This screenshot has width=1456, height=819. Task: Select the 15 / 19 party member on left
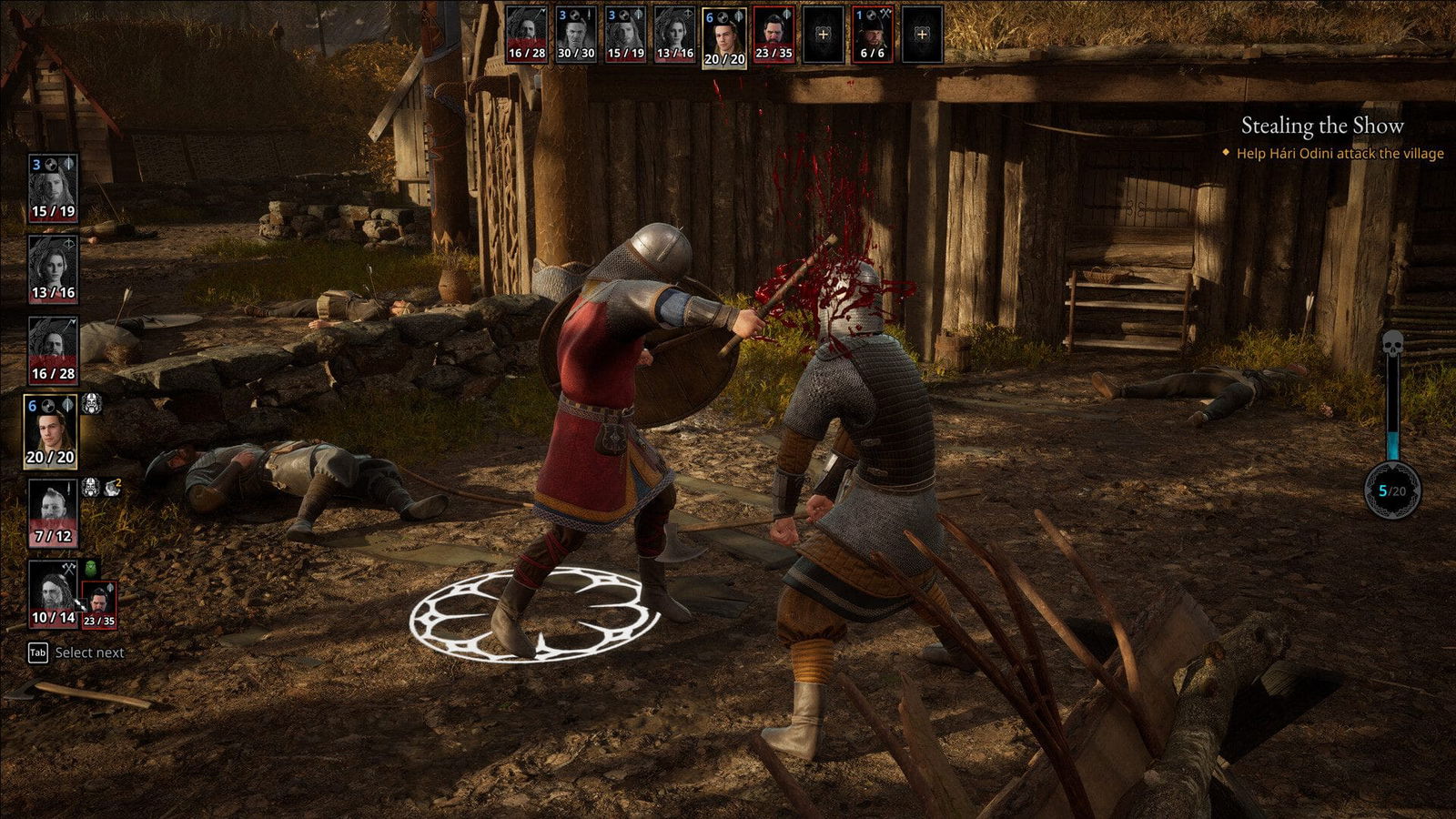[53, 187]
